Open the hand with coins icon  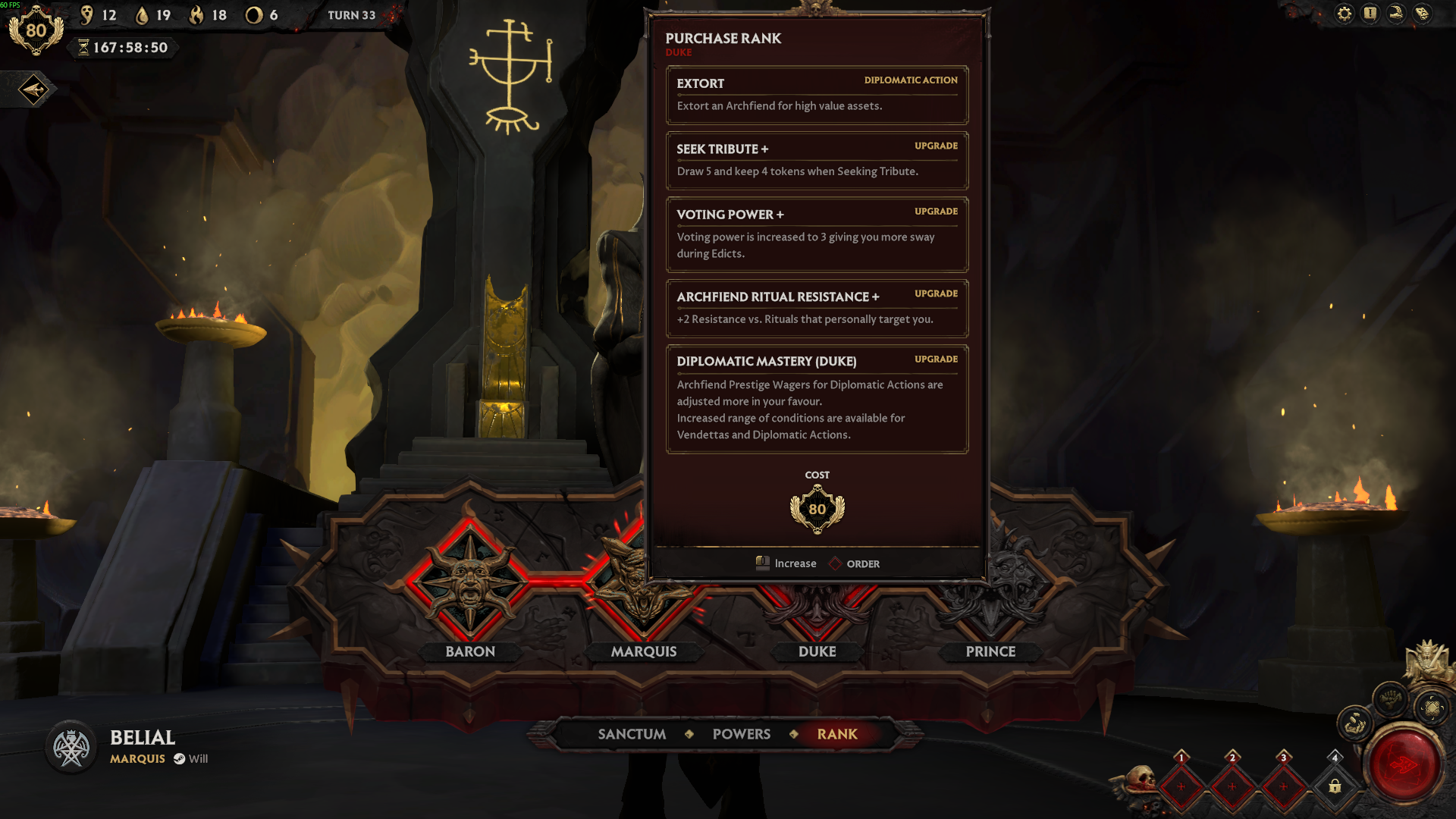[1354, 725]
